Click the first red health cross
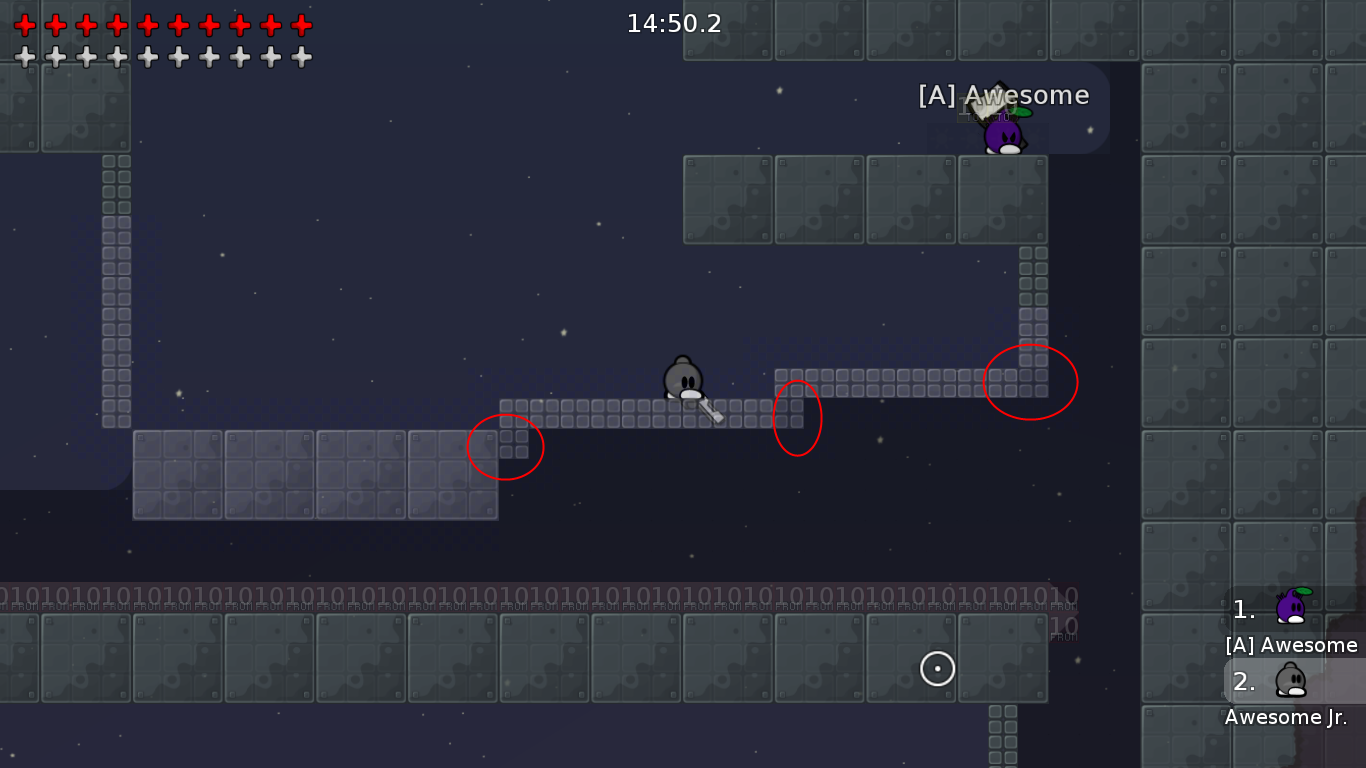The width and height of the screenshot is (1366, 768). tap(25, 25)
